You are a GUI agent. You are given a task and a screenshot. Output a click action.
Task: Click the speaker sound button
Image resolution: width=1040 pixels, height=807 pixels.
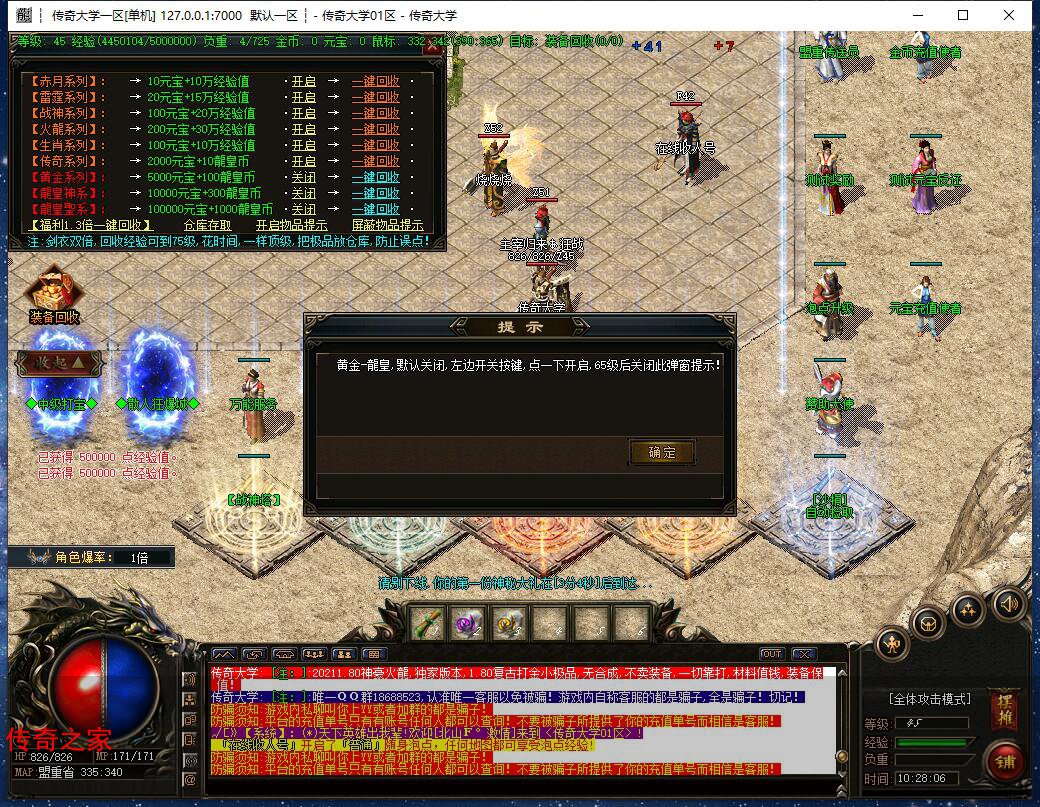(1009, 603)
